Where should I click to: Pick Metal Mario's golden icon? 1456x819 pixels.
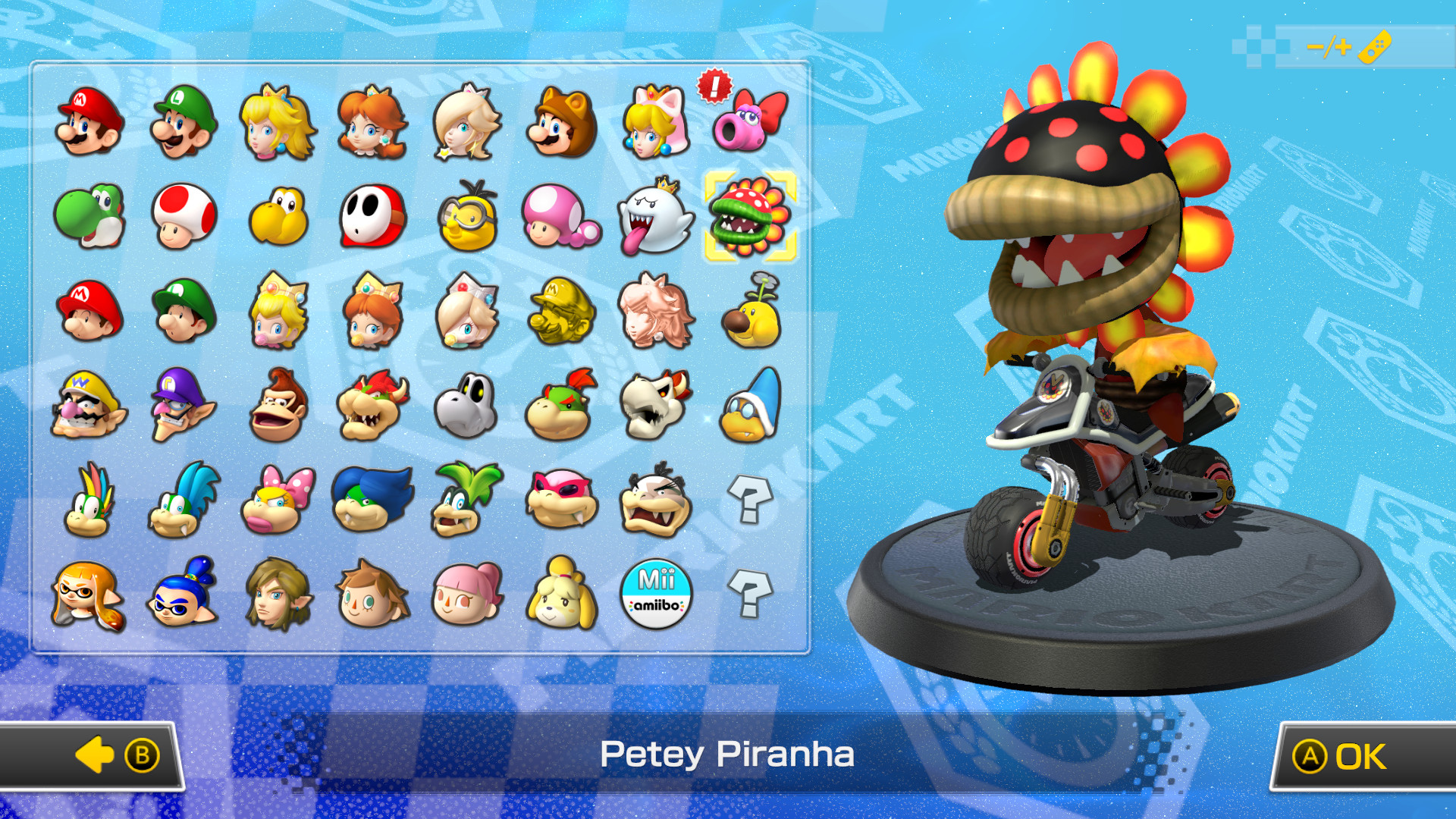(560, 312)
